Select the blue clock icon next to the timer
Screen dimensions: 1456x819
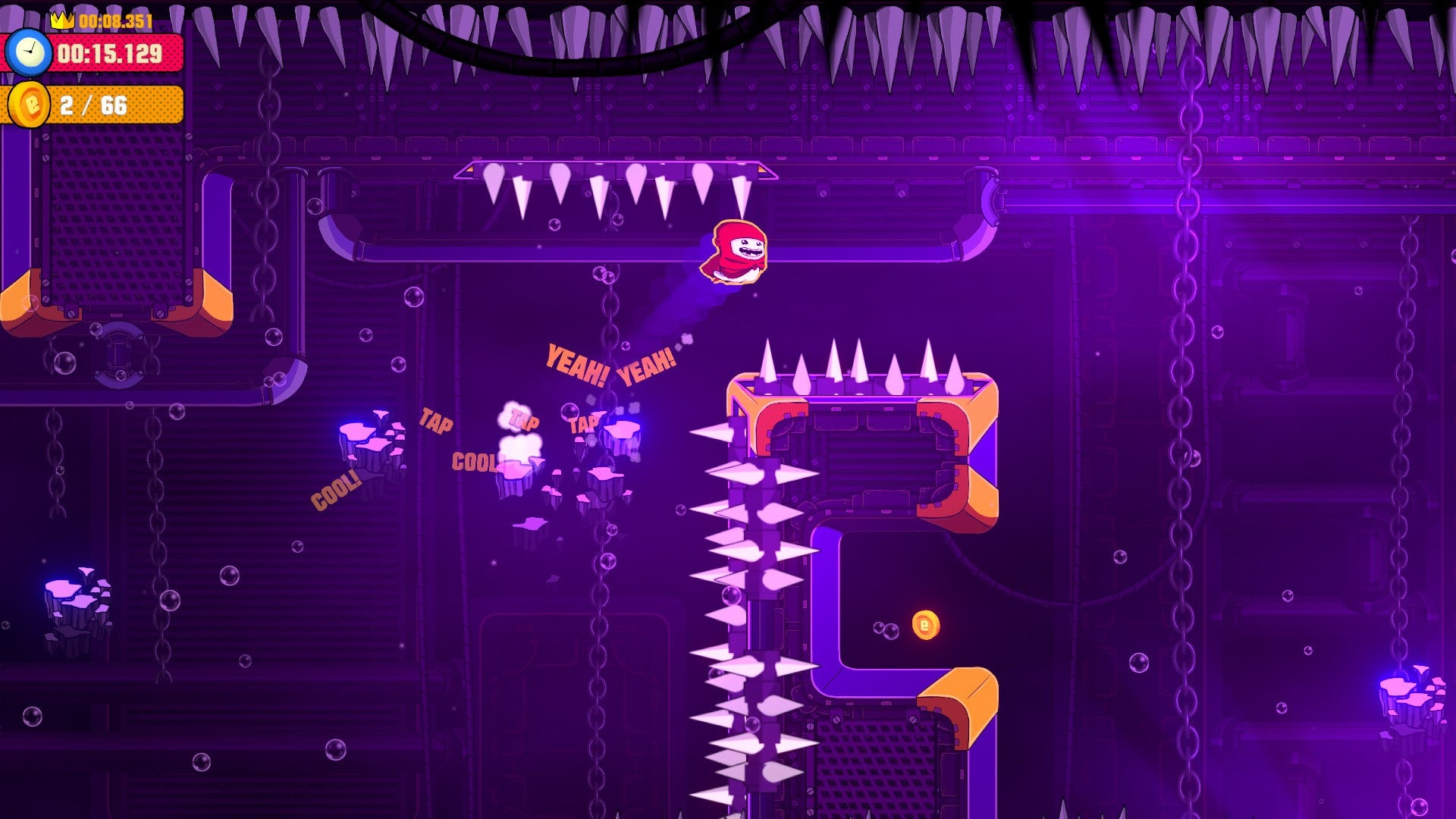click(x=30, y=53)
